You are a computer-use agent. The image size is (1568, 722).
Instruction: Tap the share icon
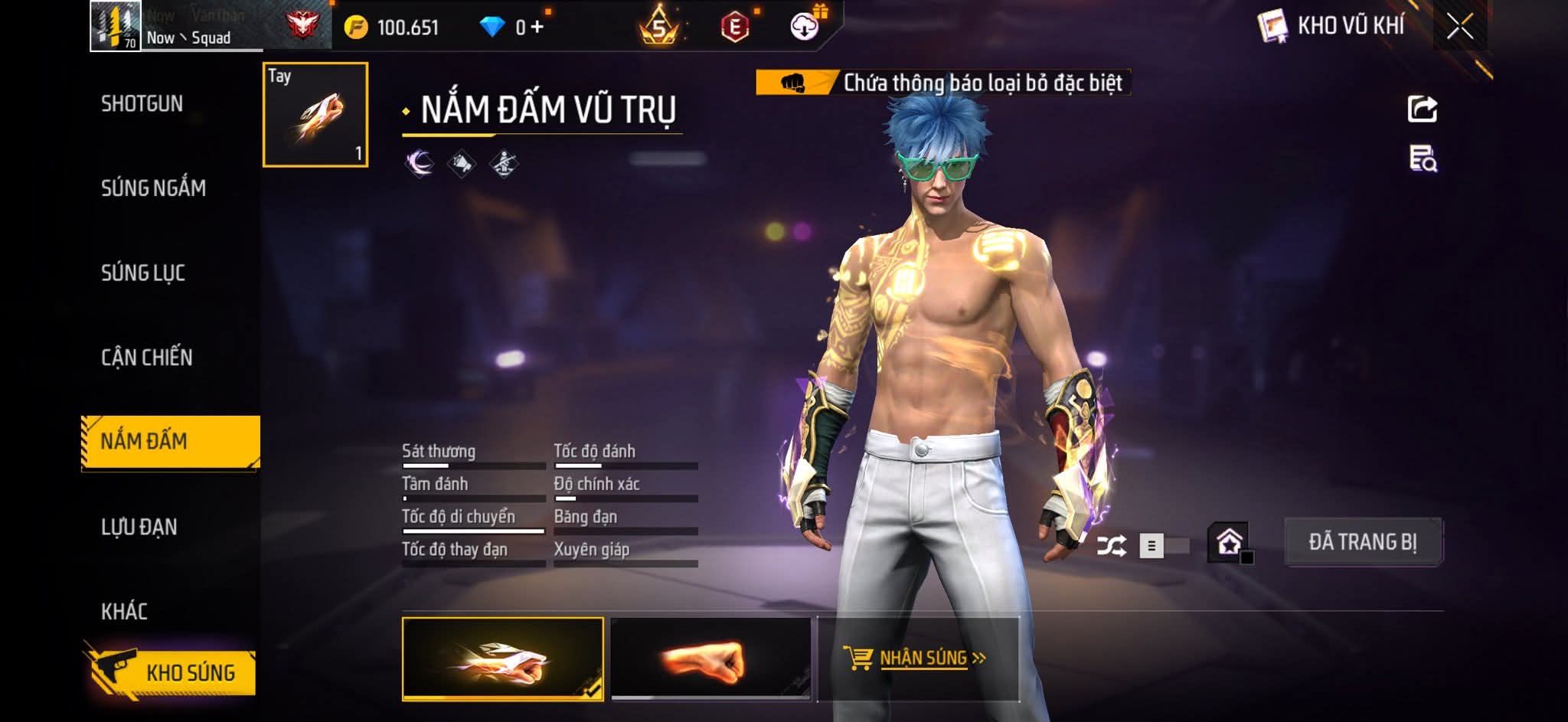(1423, 109)
